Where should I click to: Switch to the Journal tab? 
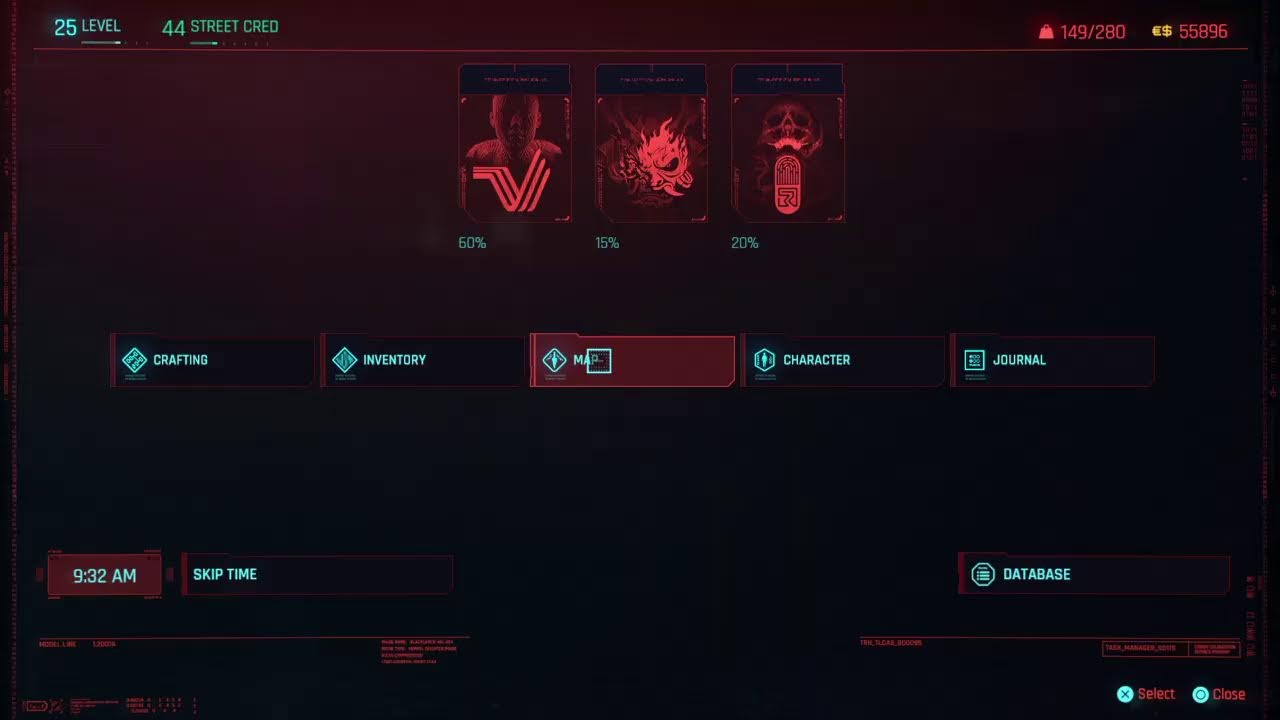pos(1053,360)
